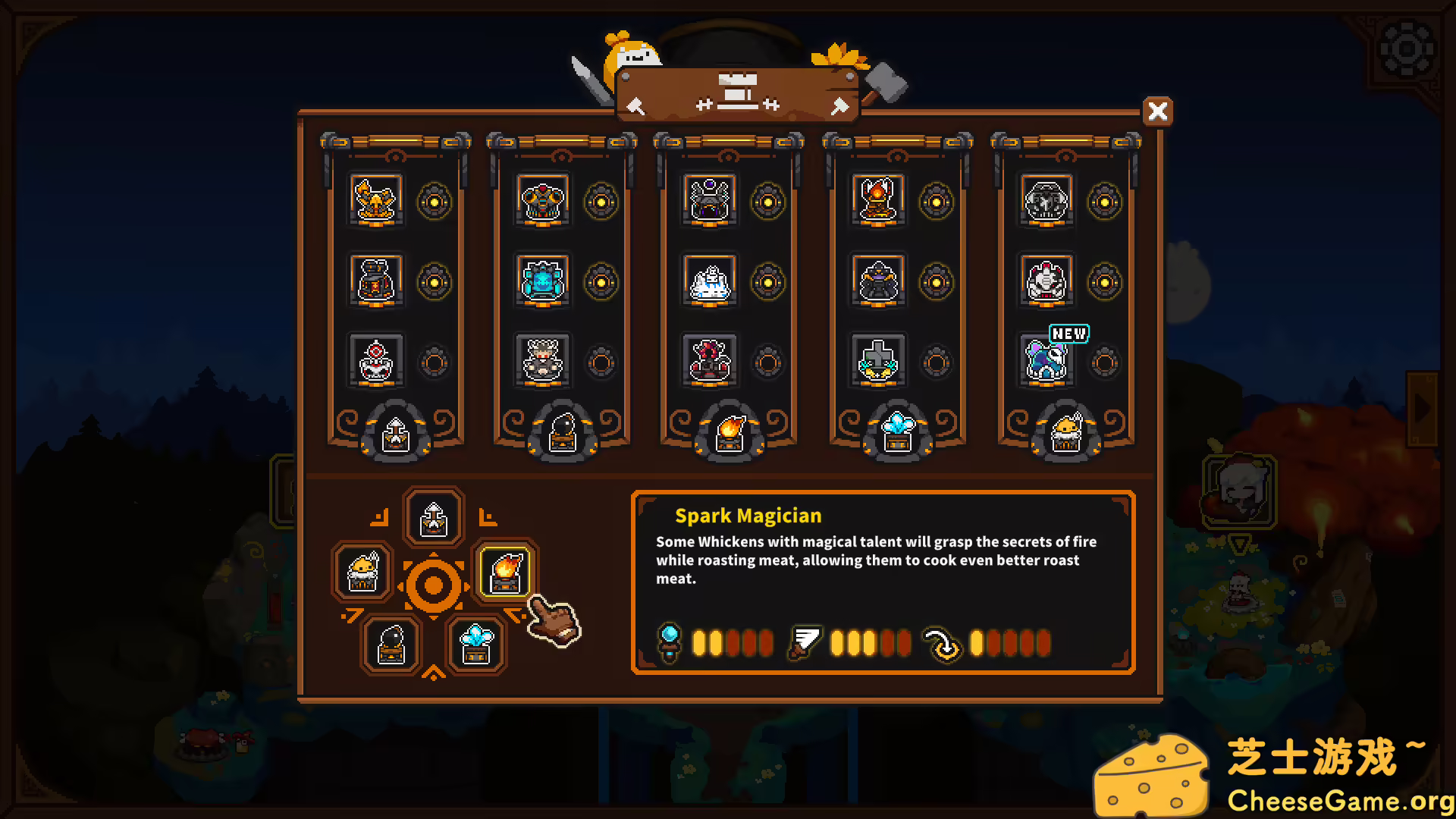Image resolution: width=1456 pixels, height=819 pixels.
Task: Click the fox Whicken emblem below the fifth column
Action: click(1065, 429)
